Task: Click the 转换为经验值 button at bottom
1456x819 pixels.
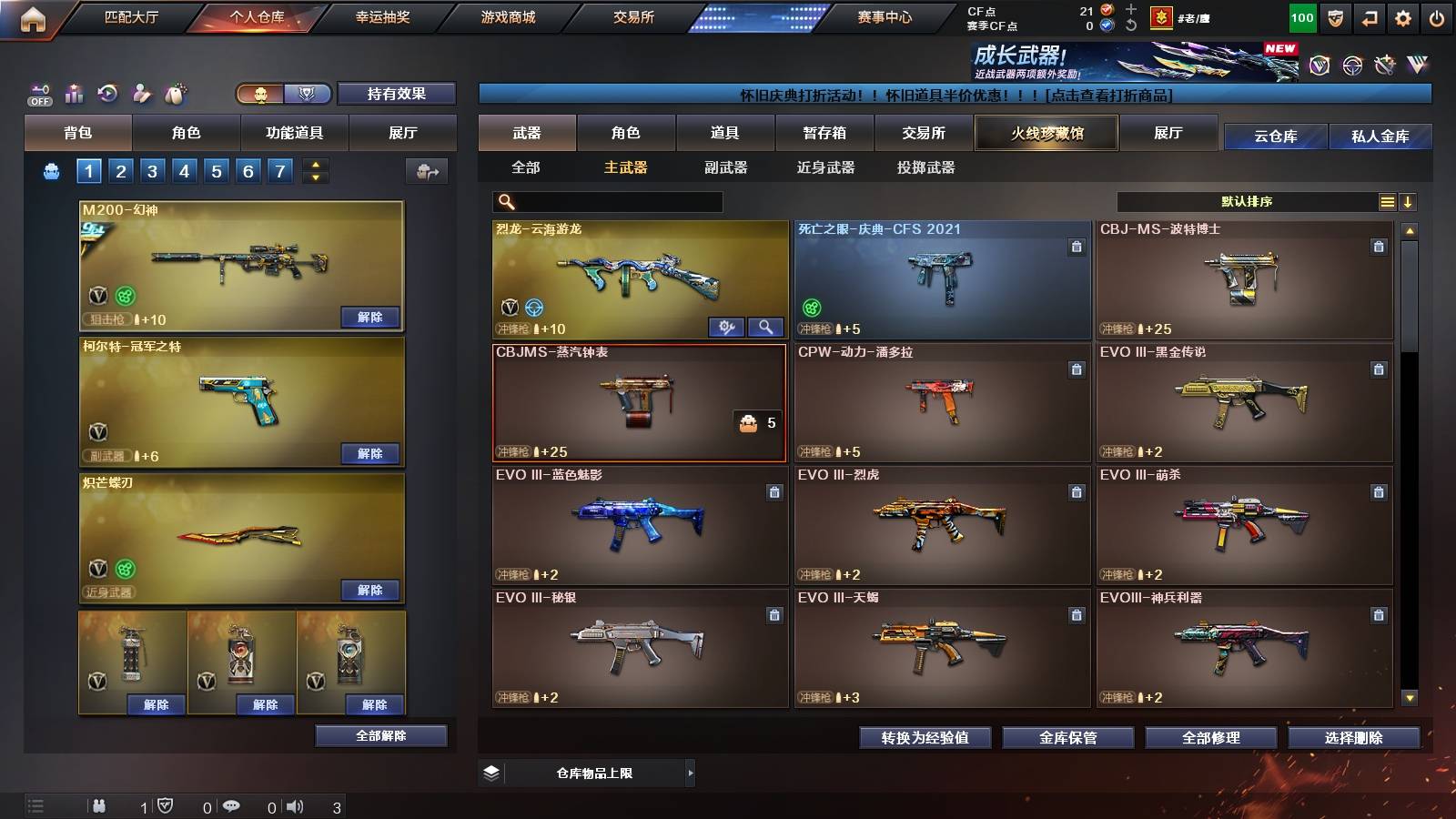Action: click(x=924, y=738)
